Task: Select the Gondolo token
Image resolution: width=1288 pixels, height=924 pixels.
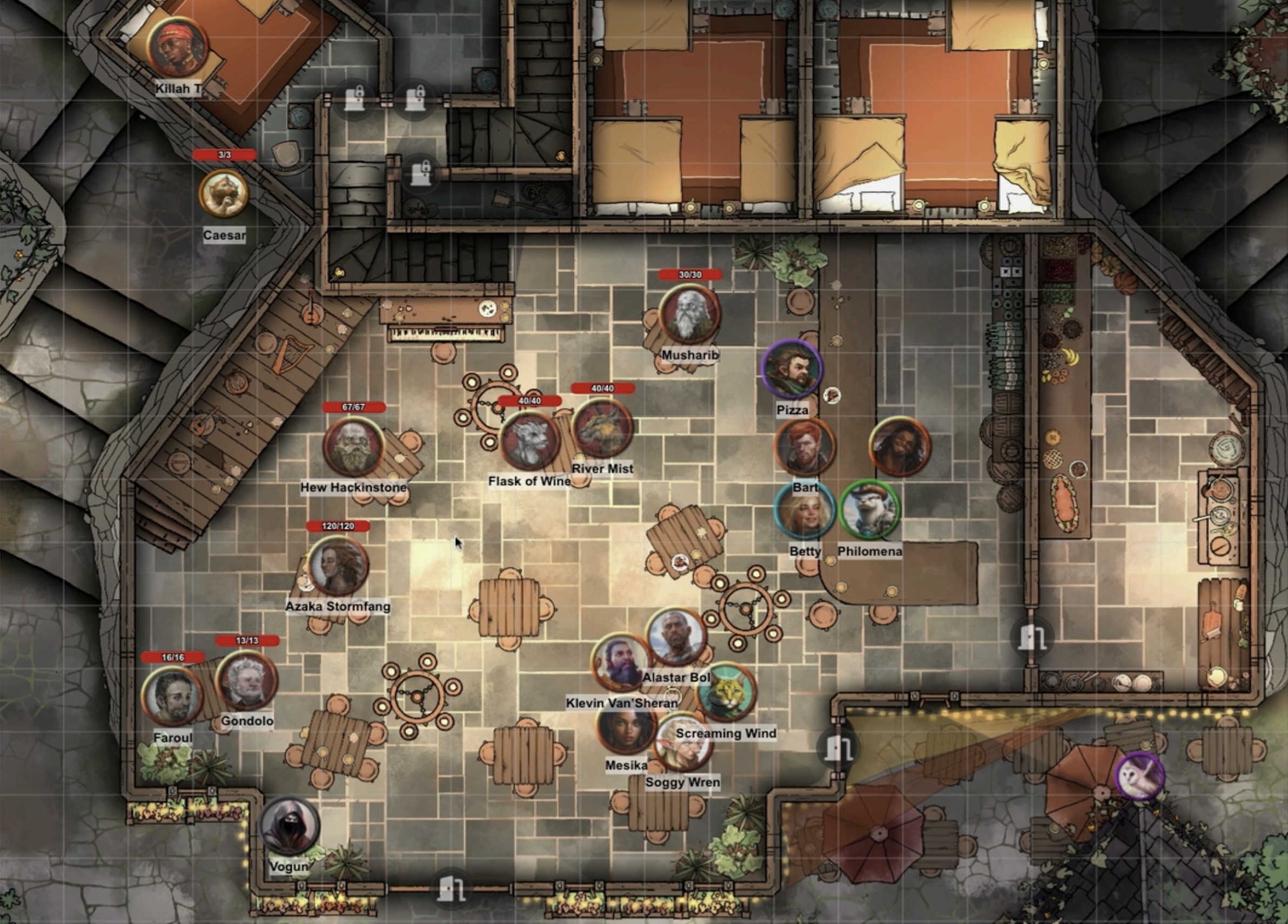Action: point(247,680)
